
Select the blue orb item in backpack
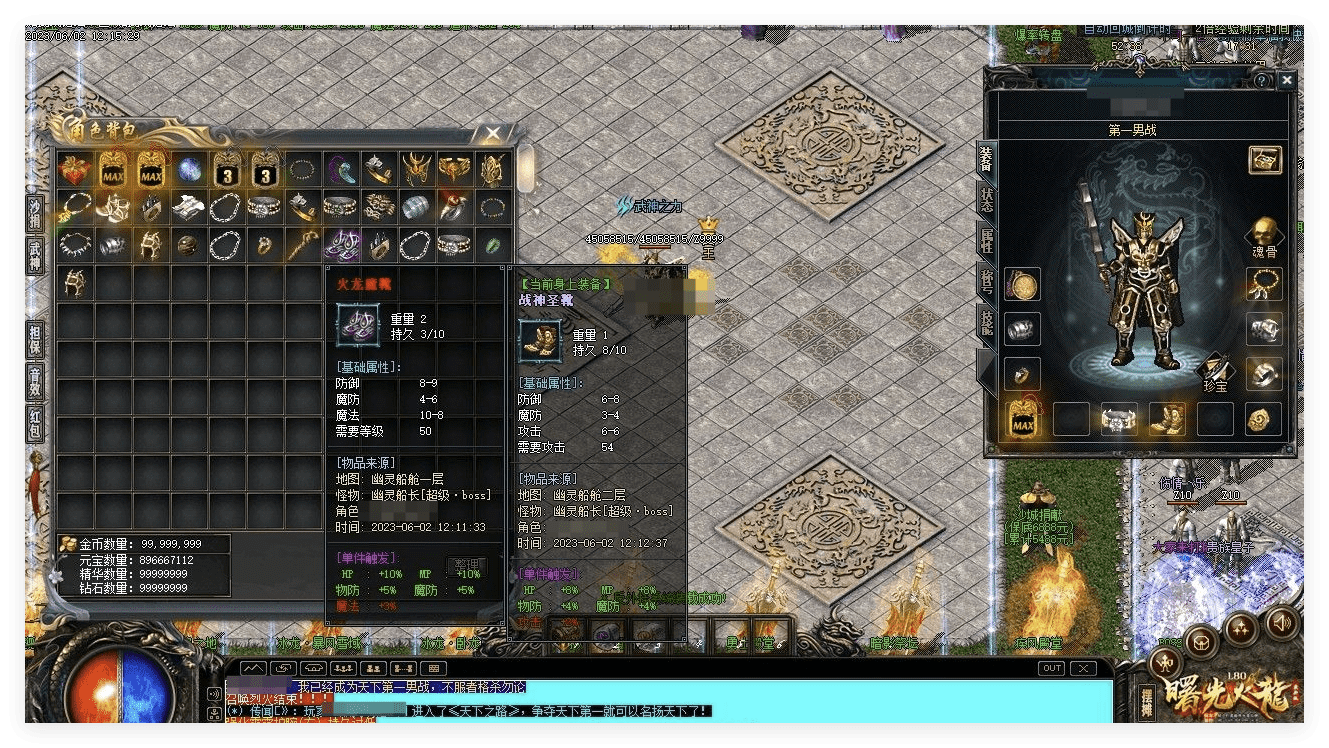pos(189,170)
